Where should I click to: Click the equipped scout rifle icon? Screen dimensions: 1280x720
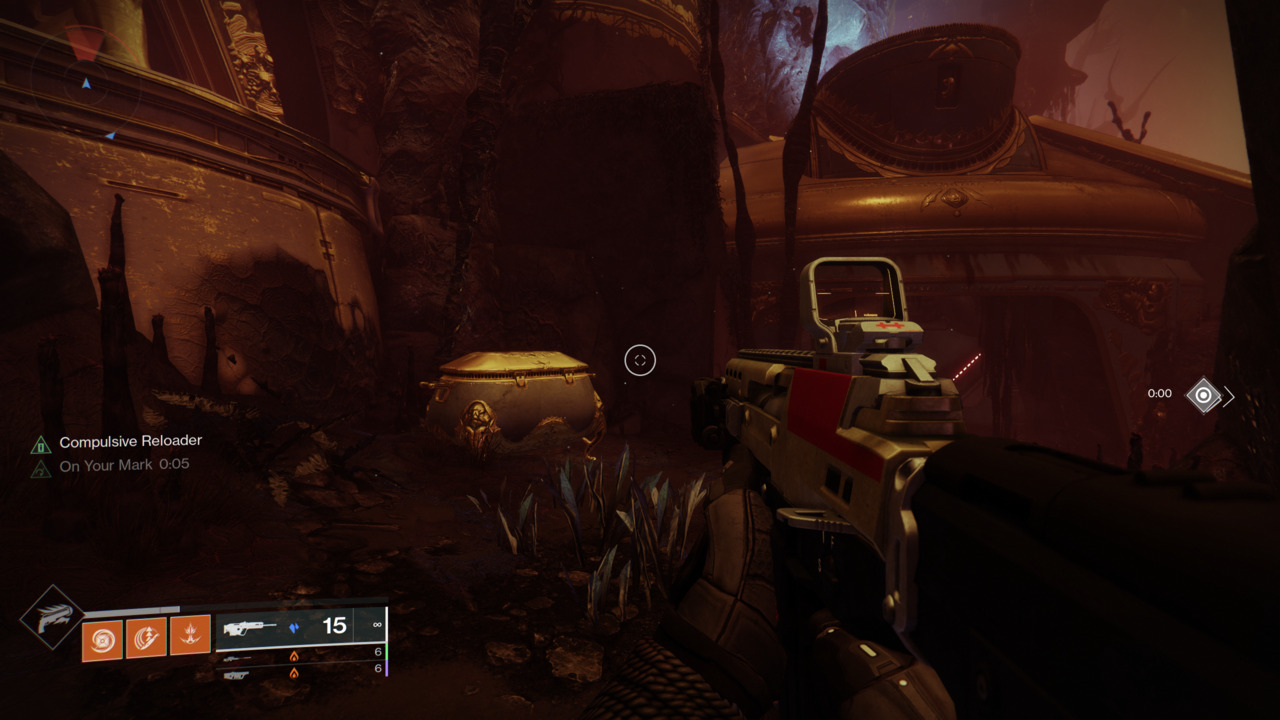(x=248, y=628)
